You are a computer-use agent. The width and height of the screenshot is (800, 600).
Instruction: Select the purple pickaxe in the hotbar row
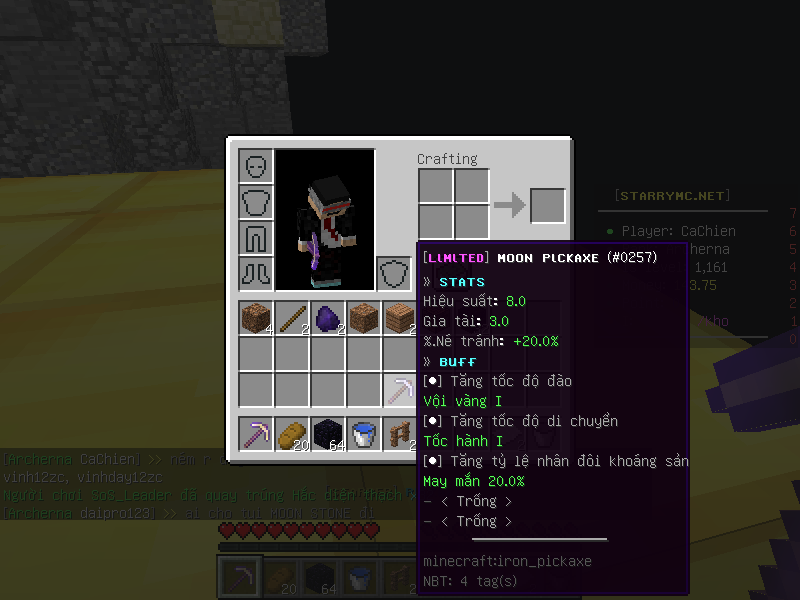[256, 434]
